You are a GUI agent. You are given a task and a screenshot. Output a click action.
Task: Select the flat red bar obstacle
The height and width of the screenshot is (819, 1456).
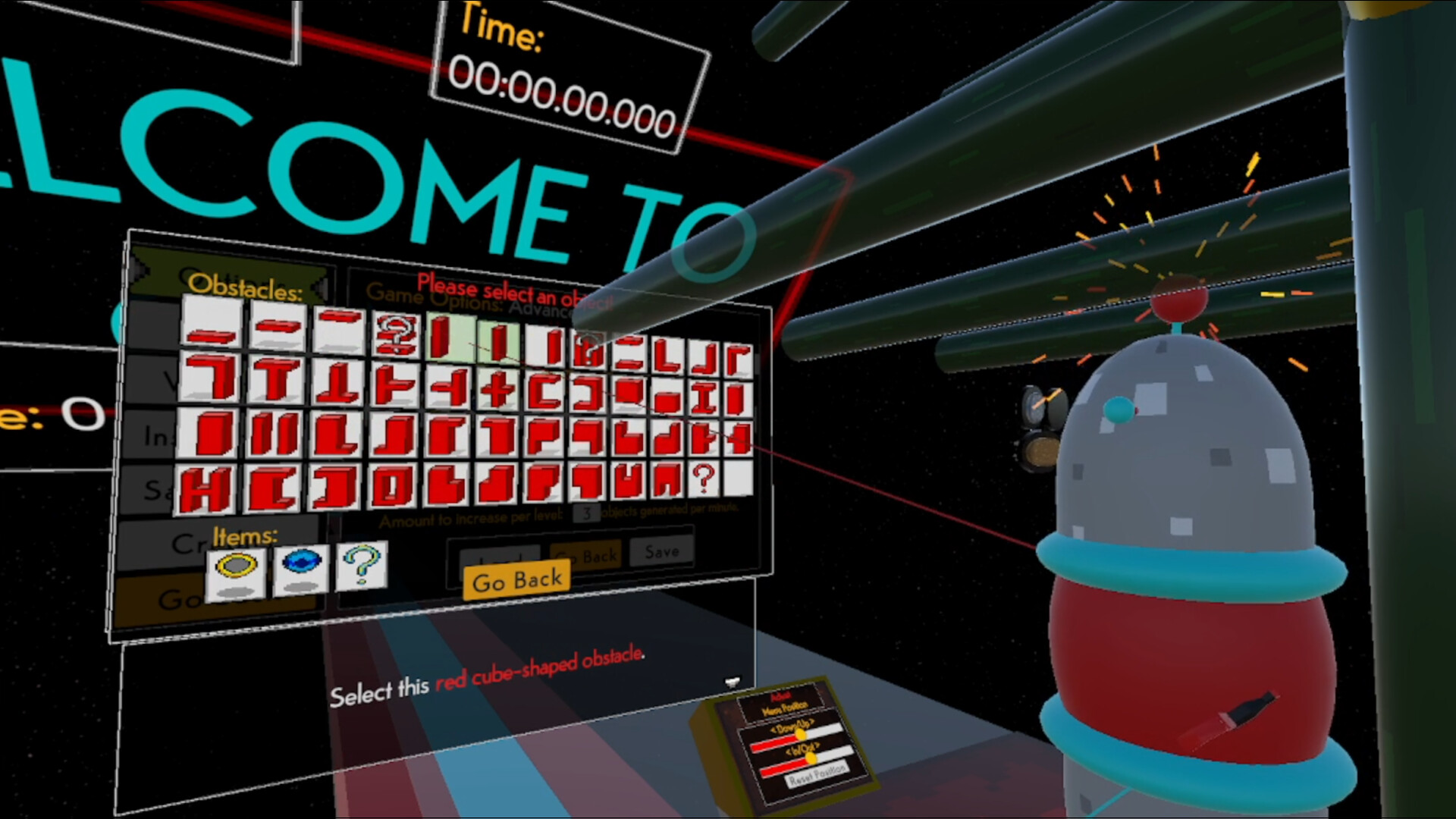(x=209, y=336)
